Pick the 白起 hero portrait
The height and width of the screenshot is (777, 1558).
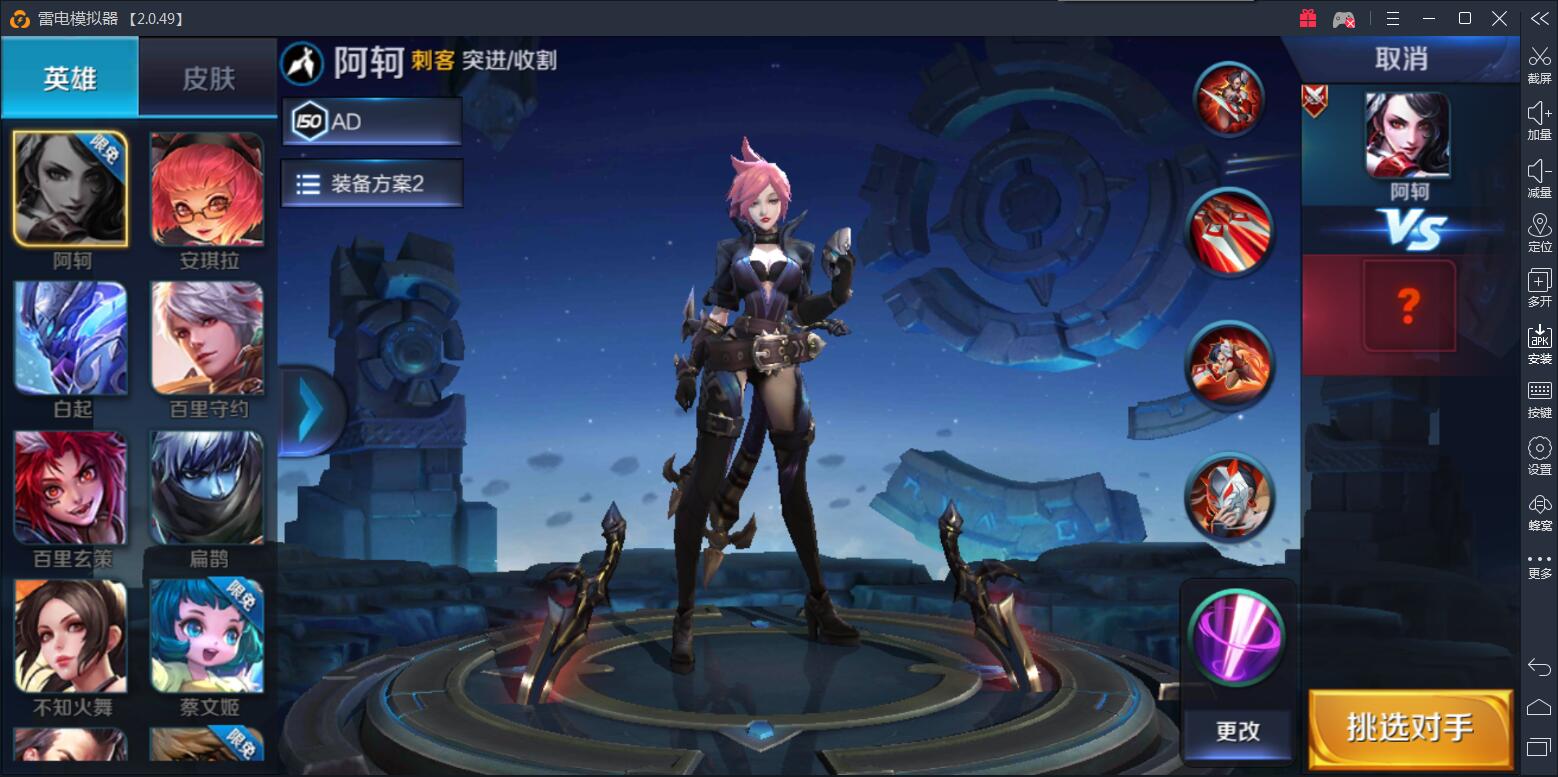point(70,338)
